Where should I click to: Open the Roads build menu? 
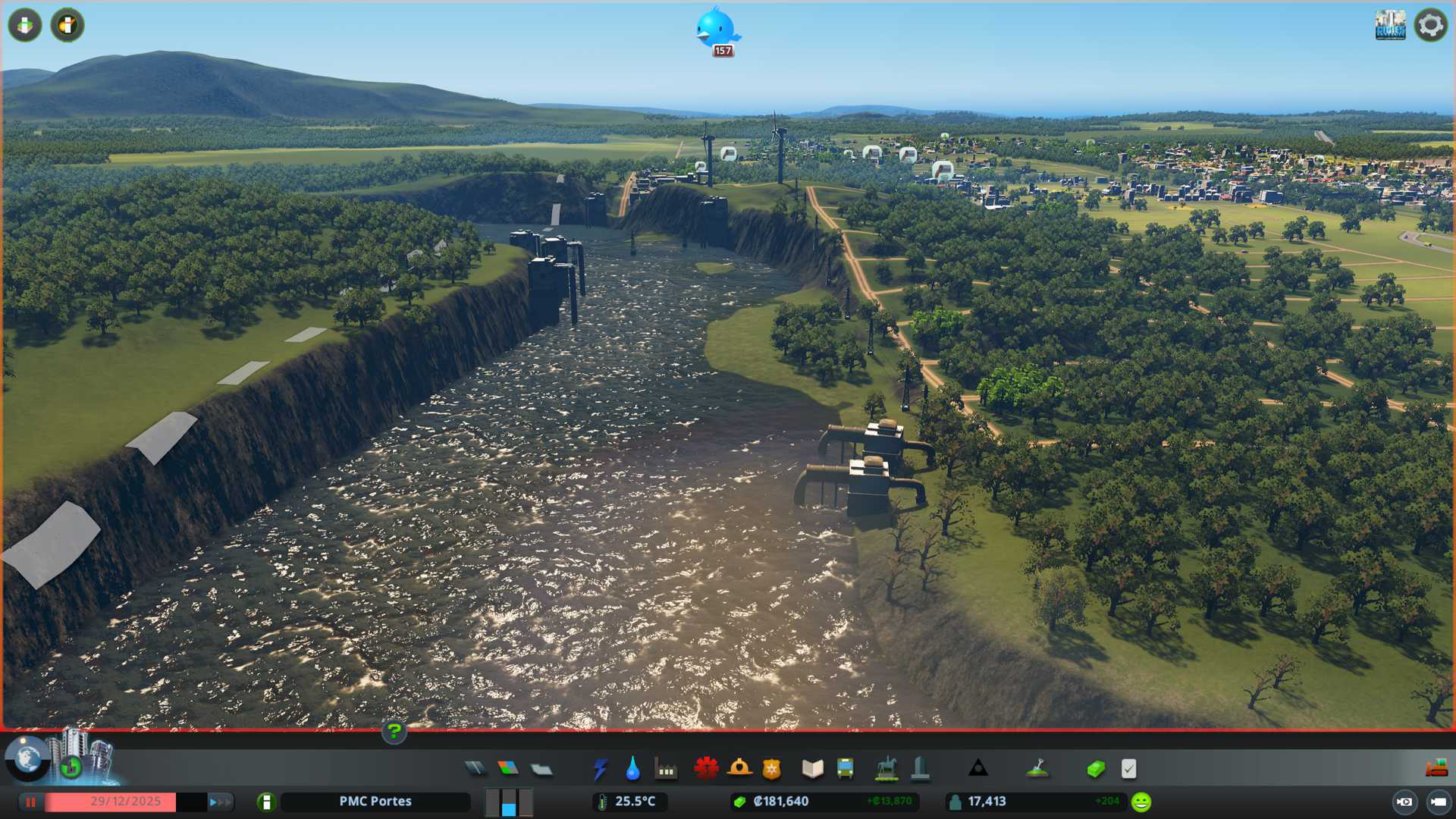pyautogui.click(x=475, y=769)
